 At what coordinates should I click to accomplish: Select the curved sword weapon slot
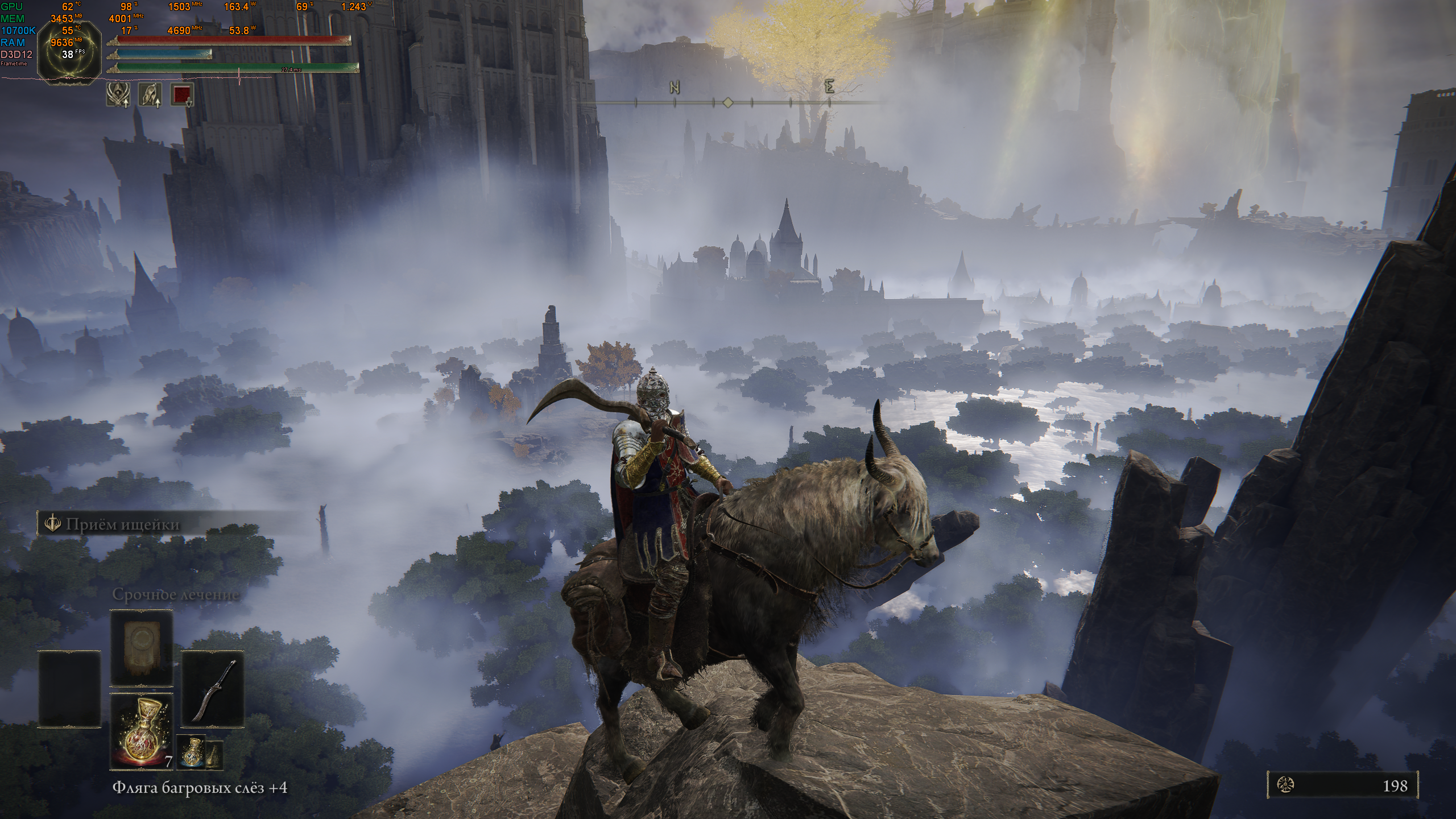tap(213, 689)
